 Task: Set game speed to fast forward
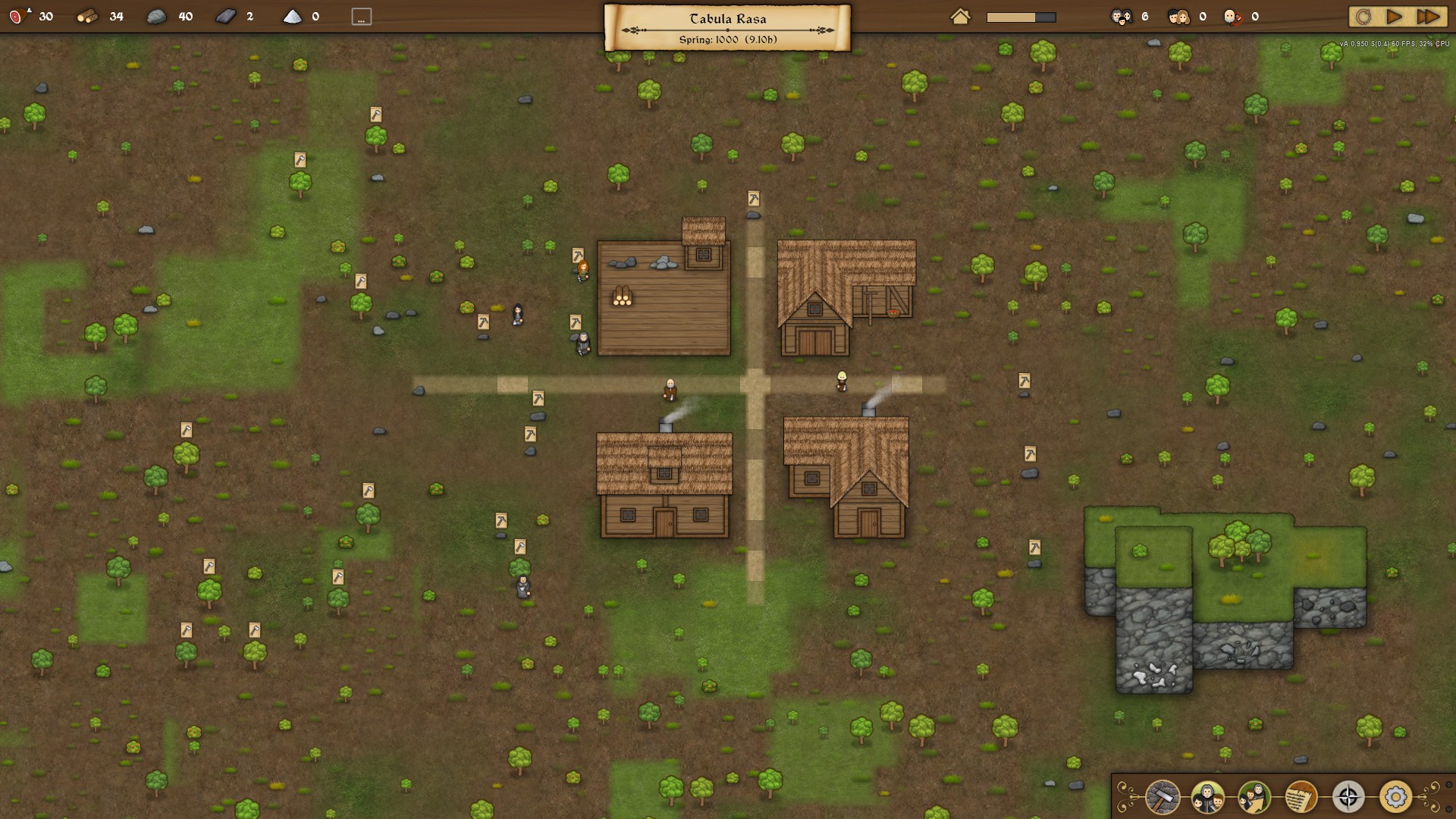coord(1428,17)
